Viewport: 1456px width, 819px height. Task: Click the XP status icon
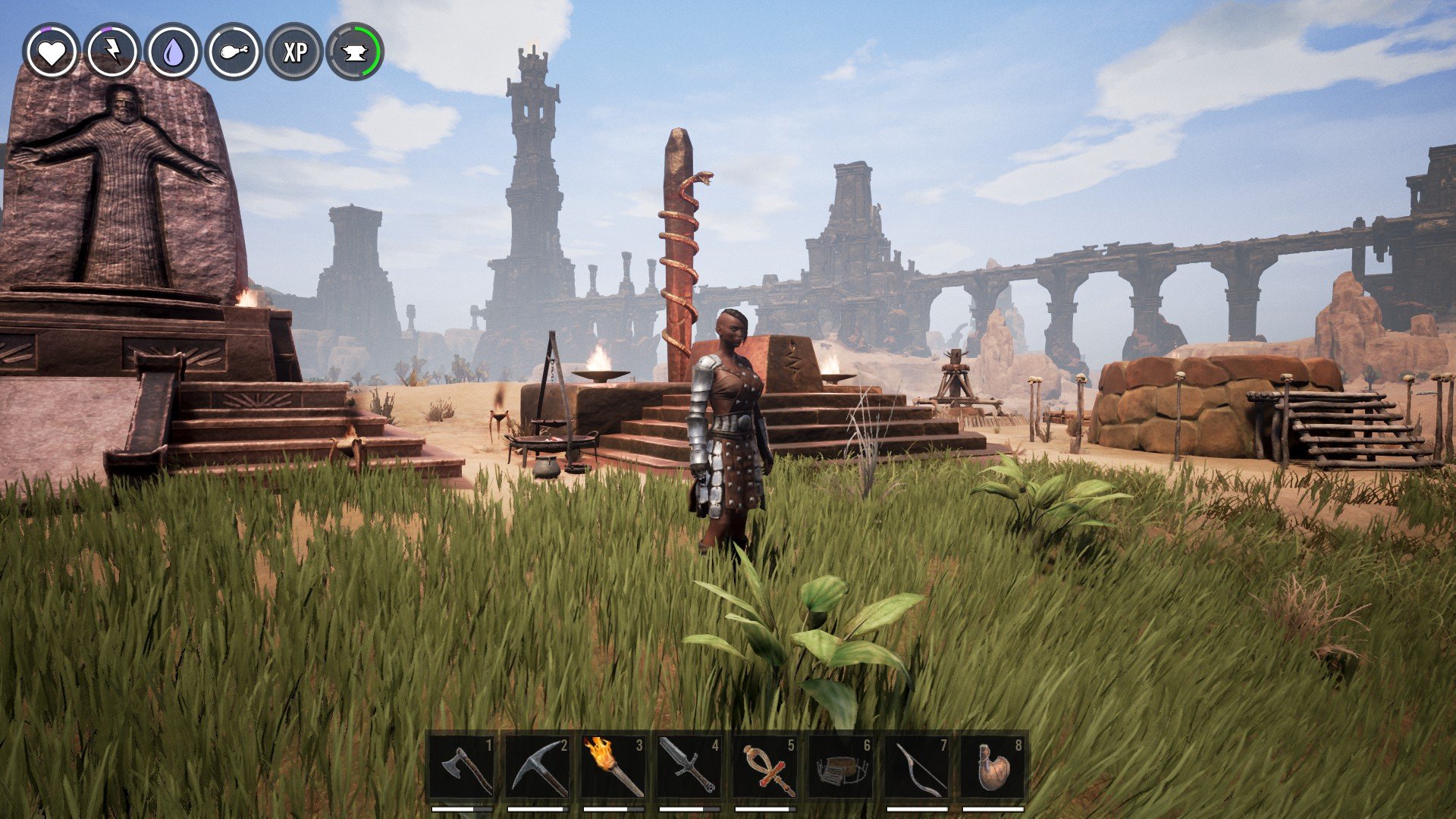click(294, 52)
